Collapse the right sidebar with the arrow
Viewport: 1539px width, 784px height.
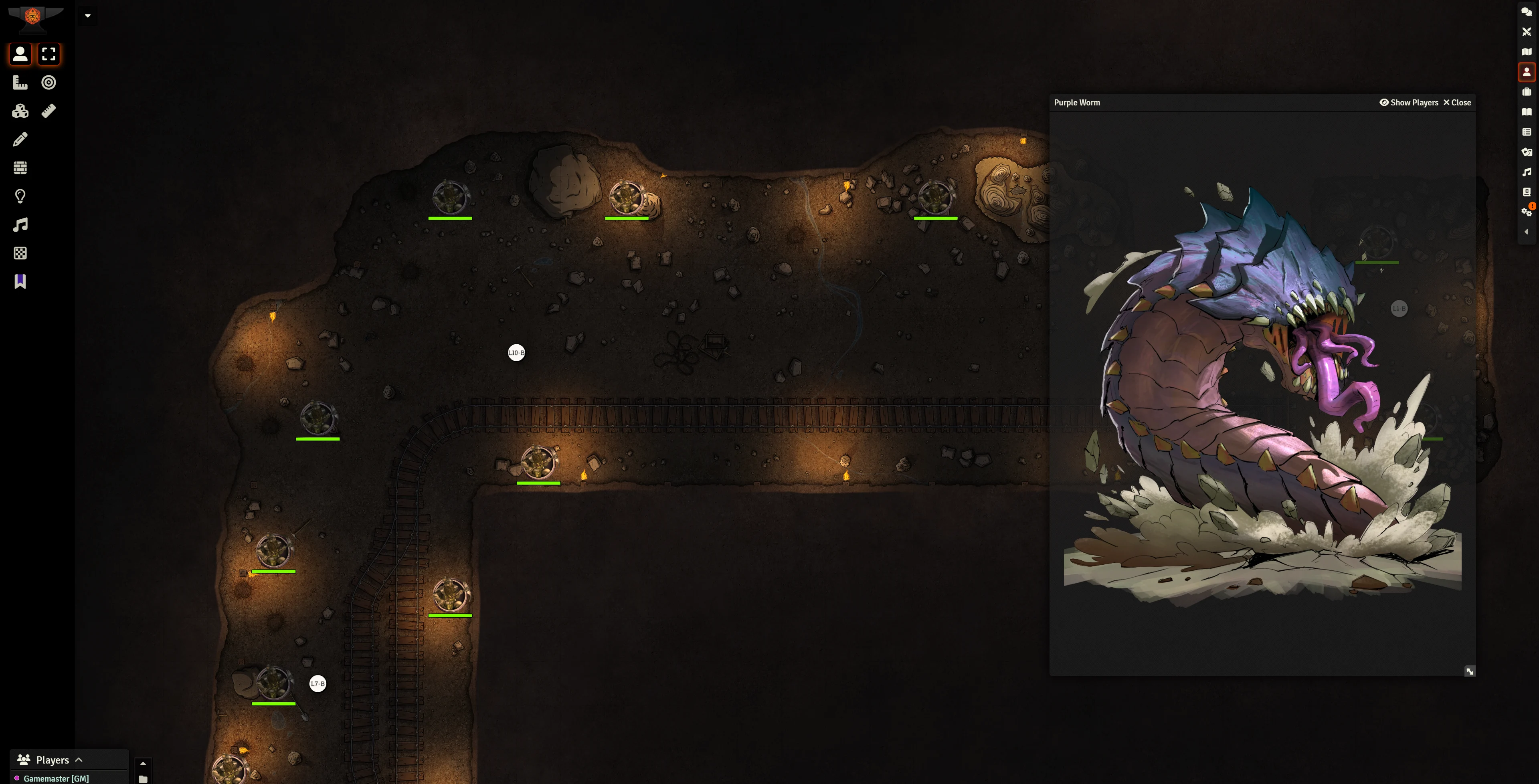click(x=1526, y=232)
